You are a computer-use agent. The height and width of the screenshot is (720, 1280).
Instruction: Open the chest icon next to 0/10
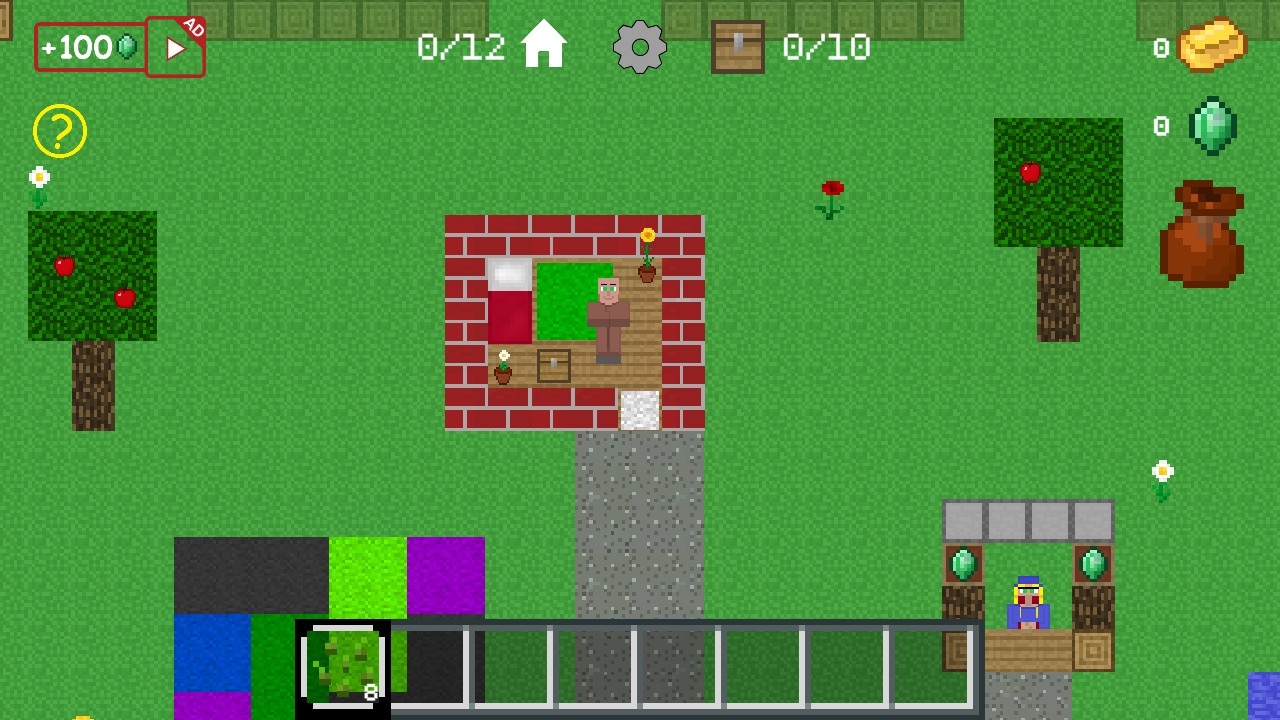(x=738, y=47)
